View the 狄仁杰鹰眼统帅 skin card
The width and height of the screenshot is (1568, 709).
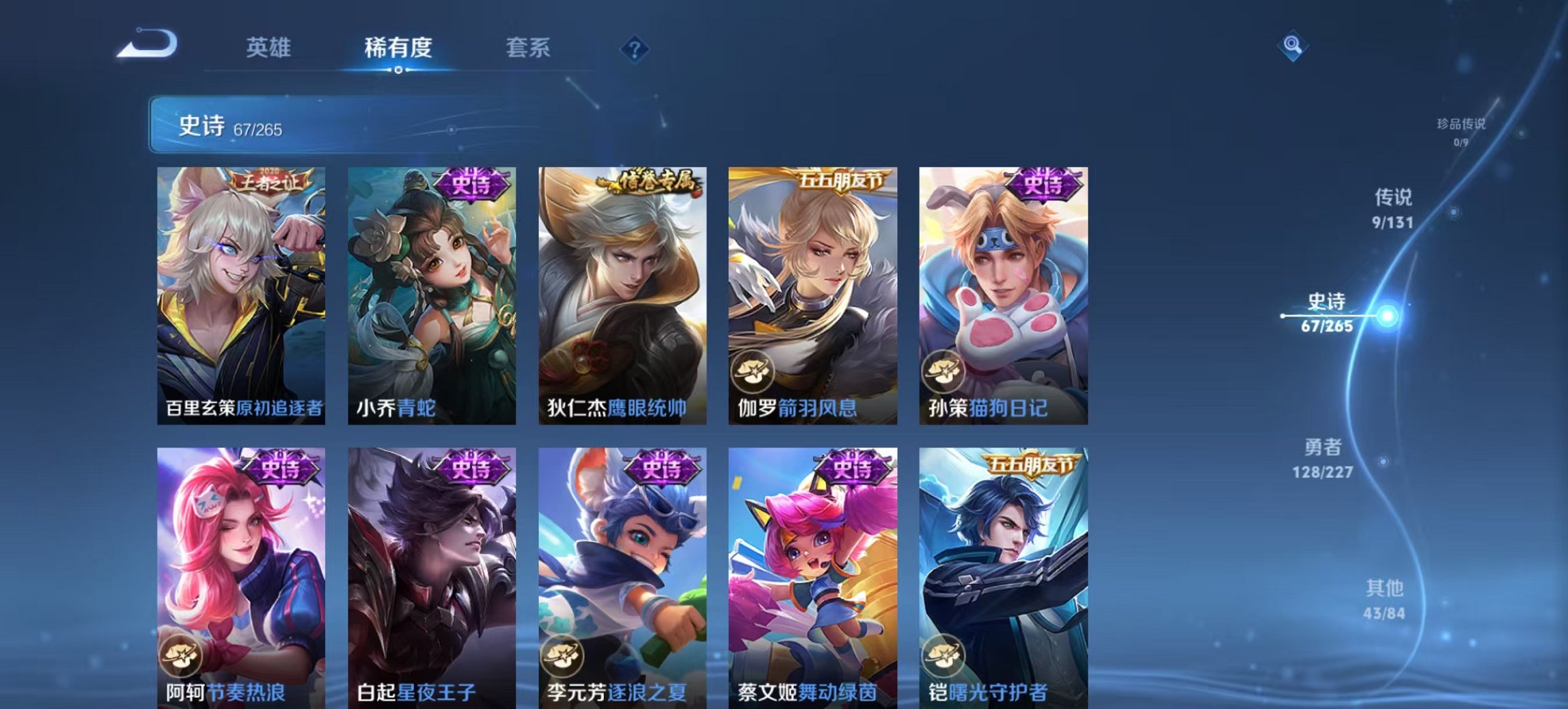point(622,294)
